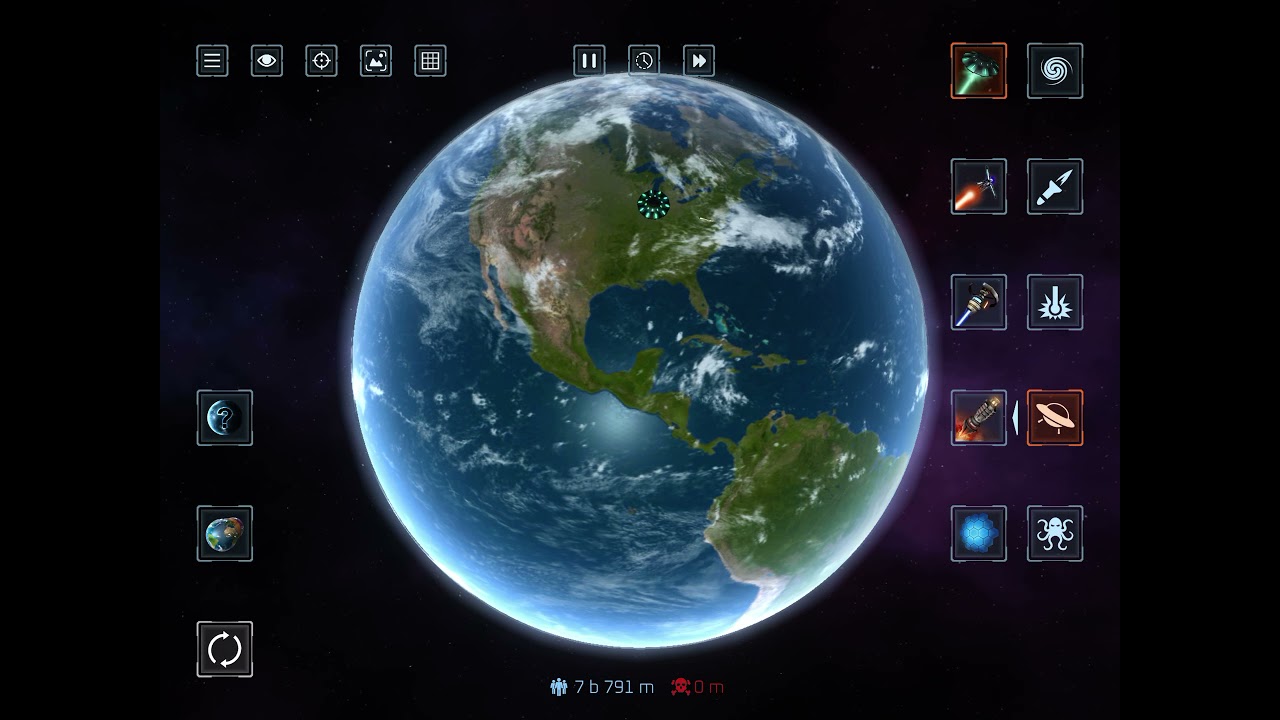The width and height of the screenshot is (1280, 720).
Task: Open the question mark planet button
Action: click(225, 418)
